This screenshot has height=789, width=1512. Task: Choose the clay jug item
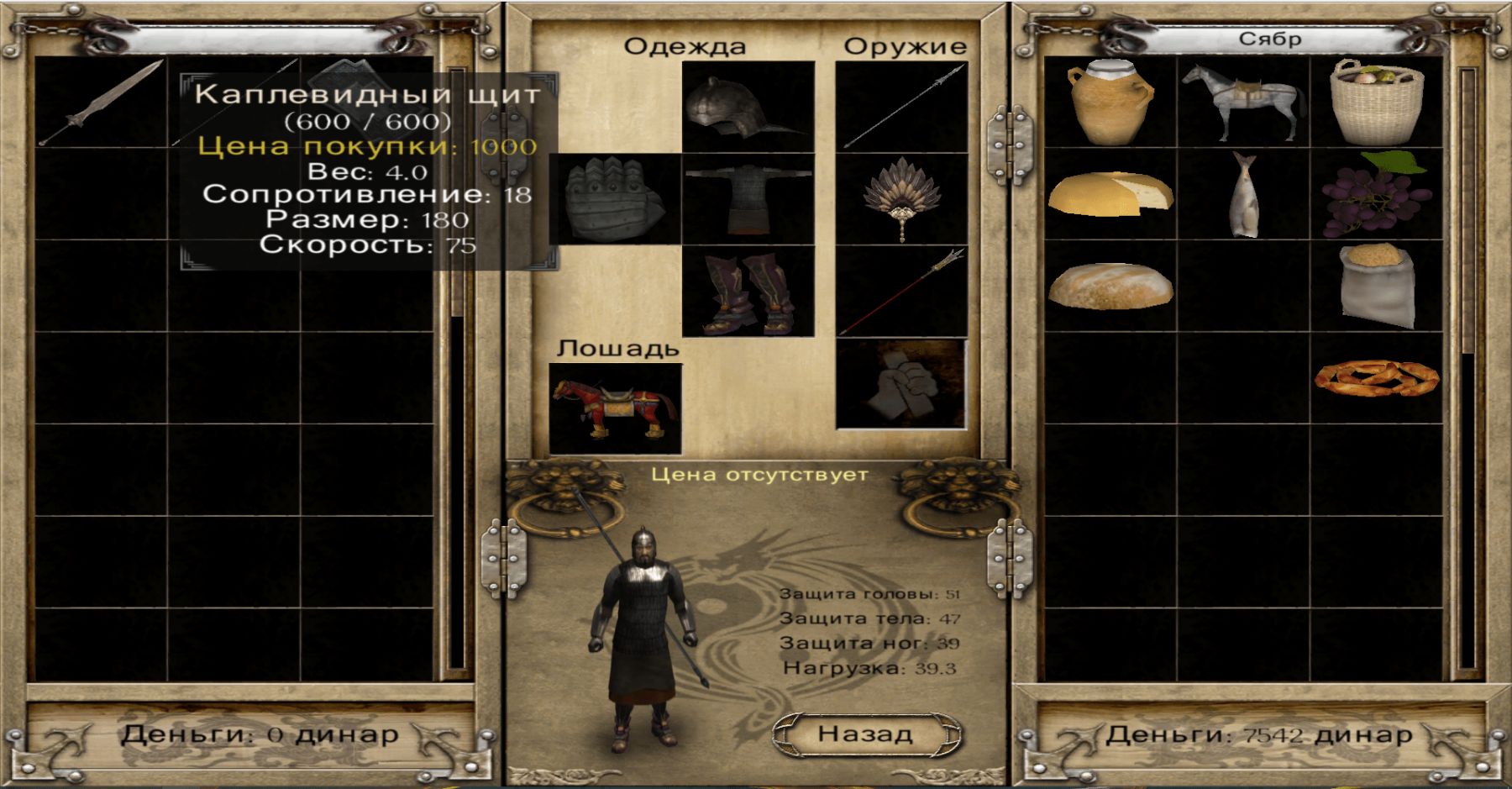point(1109,103)
